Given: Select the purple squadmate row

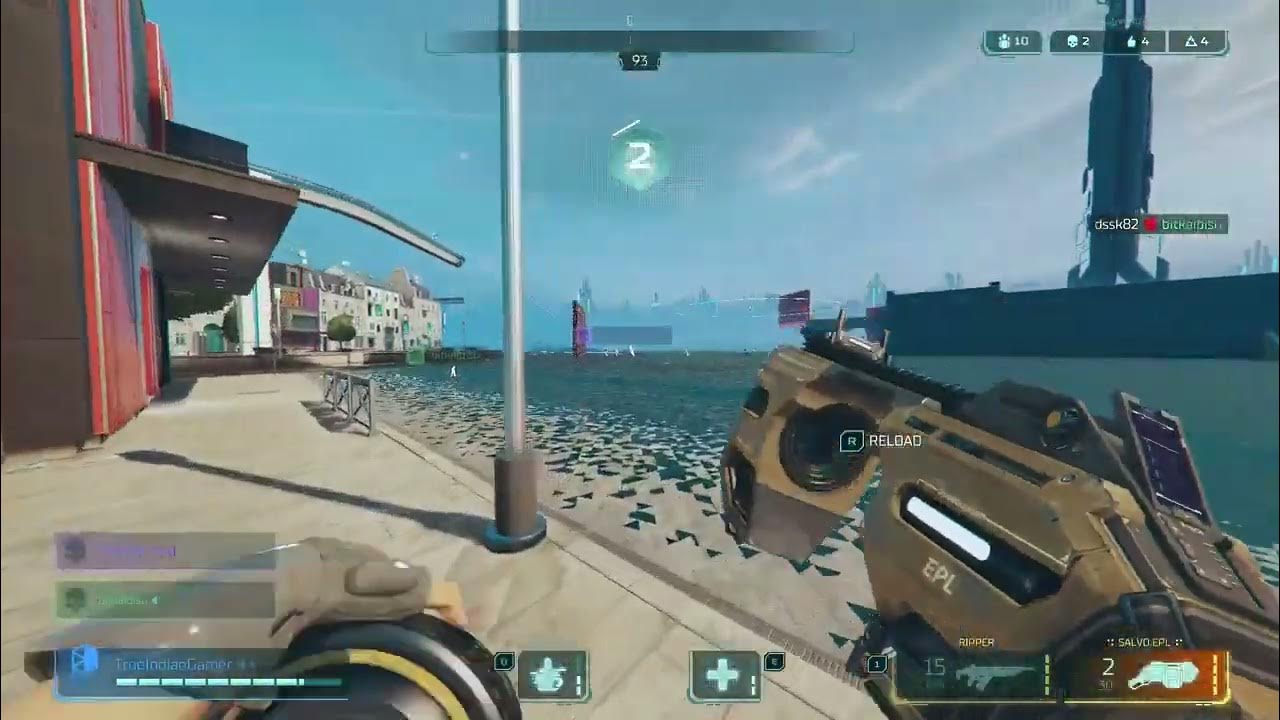Looking at the screenshot, I should 166,550.
